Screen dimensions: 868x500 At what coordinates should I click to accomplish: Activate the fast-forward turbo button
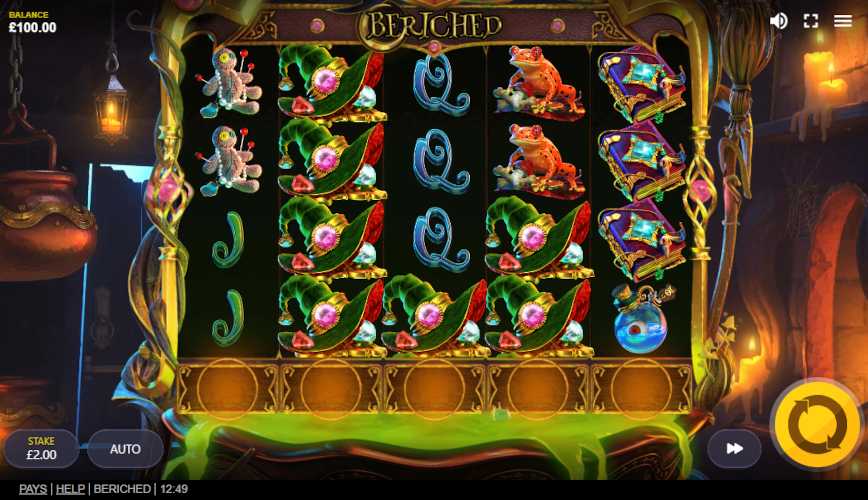(x=734, y=449)
